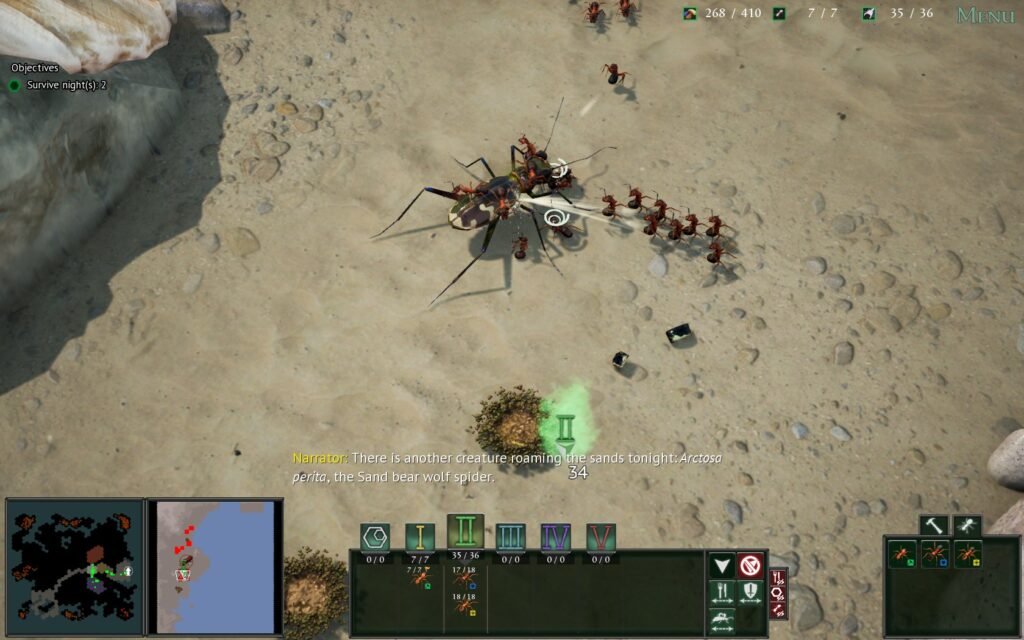Switch to pheromone group V tab
1024x640 pixels.
pyautogui.click(x=600, y=537)
